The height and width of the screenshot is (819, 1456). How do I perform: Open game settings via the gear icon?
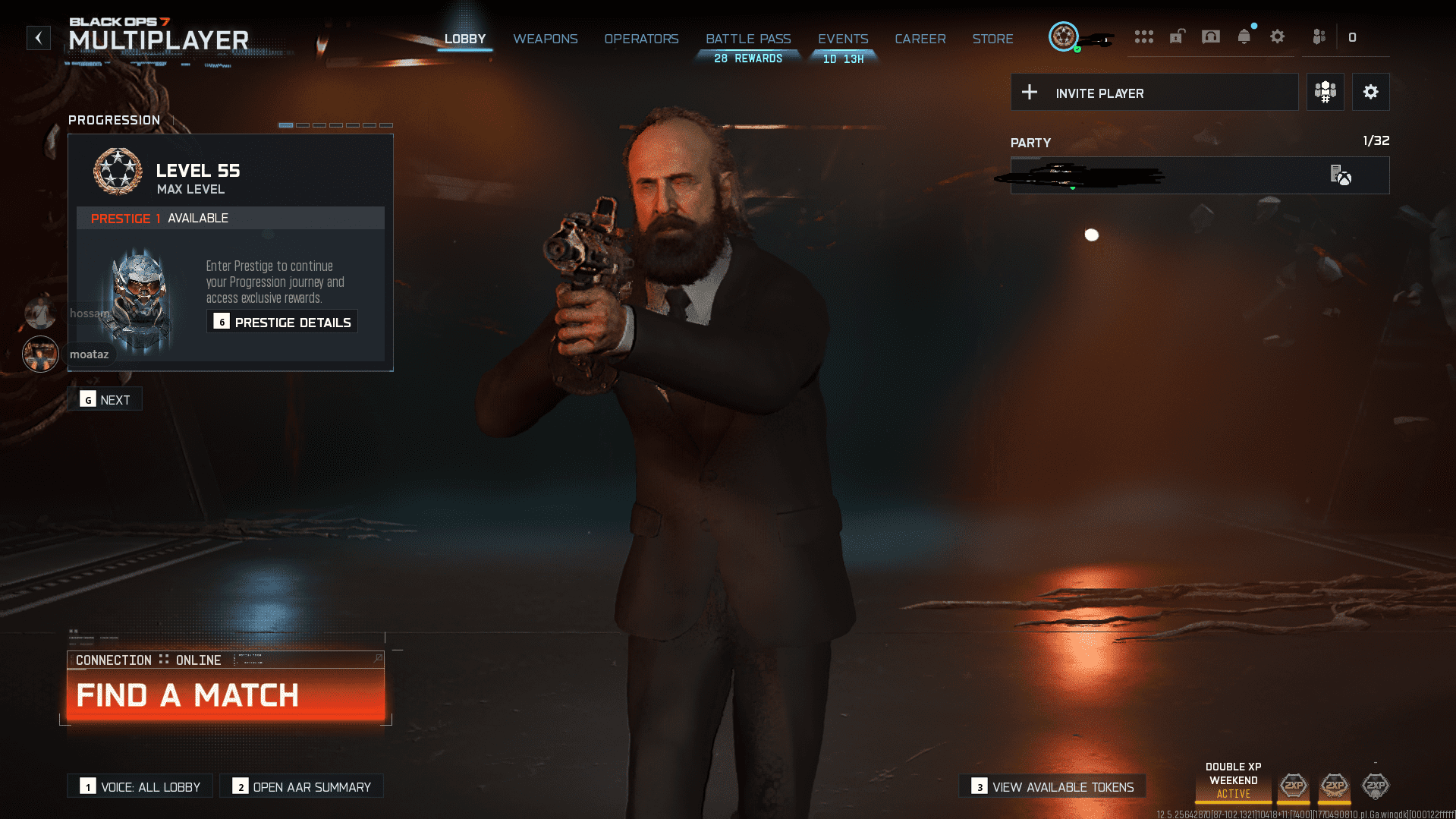(x=1277, y=36)
